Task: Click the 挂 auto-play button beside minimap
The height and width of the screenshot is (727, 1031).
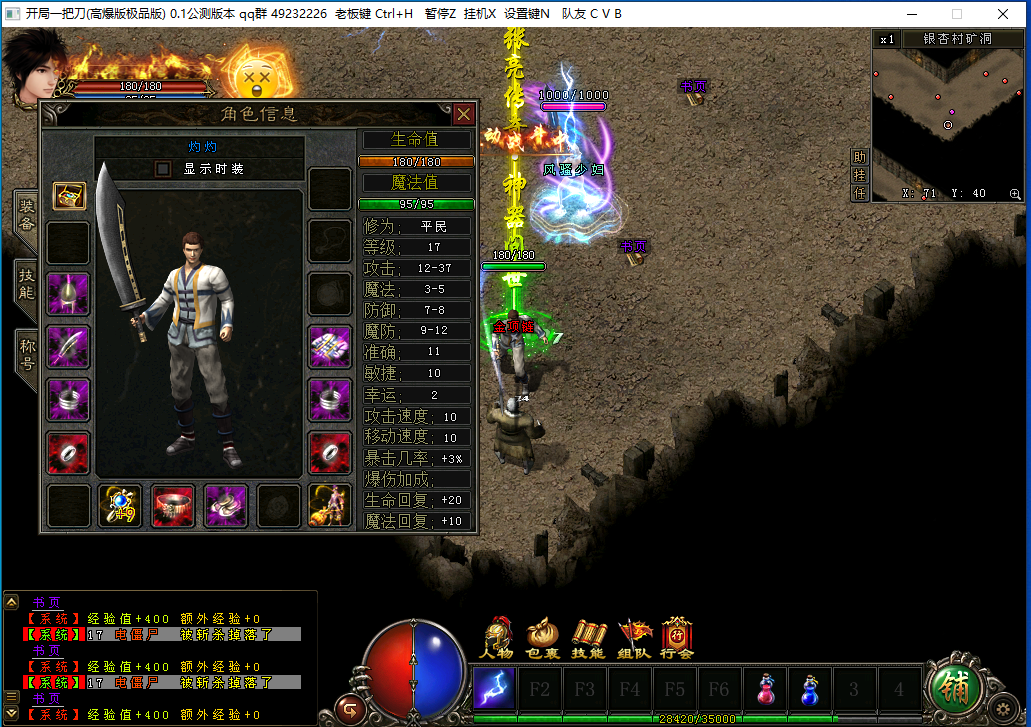Action: pos(859,175)
